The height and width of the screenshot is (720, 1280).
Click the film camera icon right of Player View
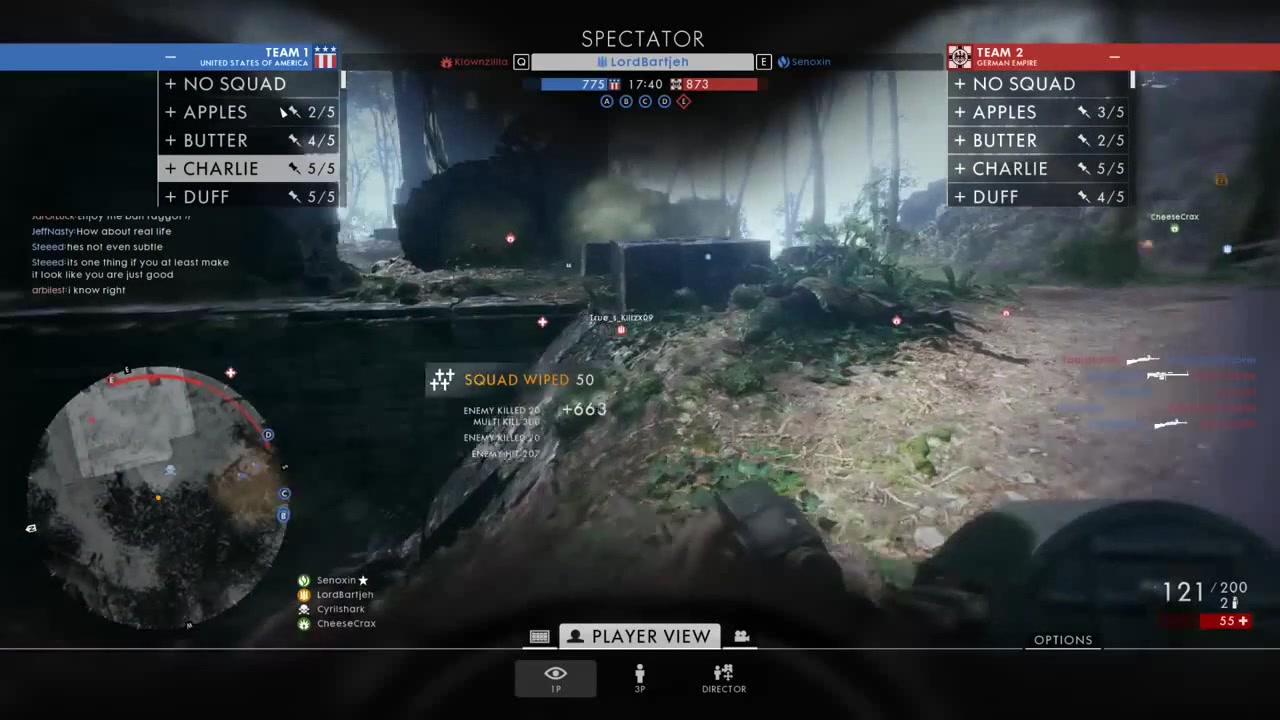coord(741,636)
